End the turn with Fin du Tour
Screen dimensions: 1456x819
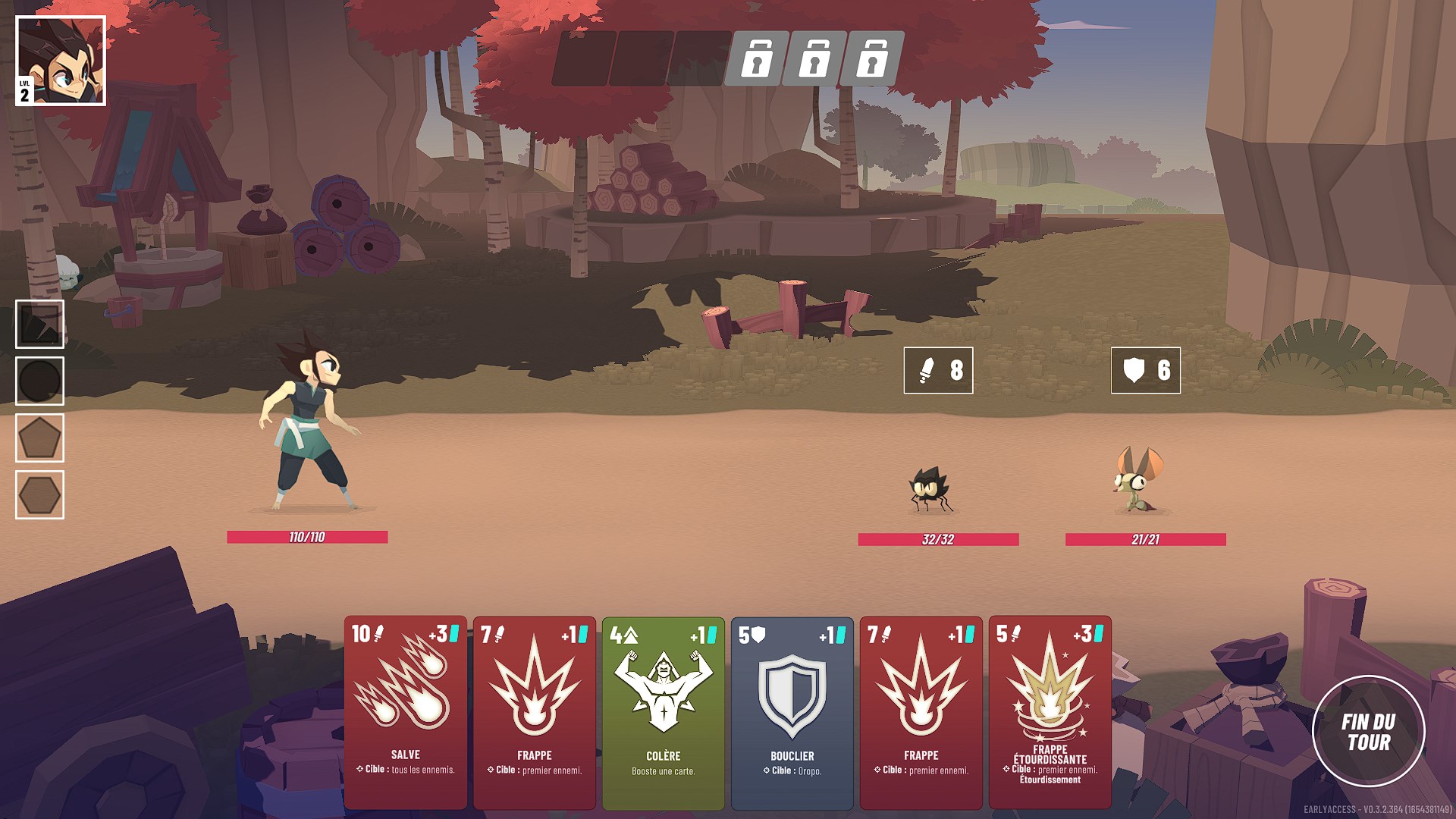coord(1368,732)
